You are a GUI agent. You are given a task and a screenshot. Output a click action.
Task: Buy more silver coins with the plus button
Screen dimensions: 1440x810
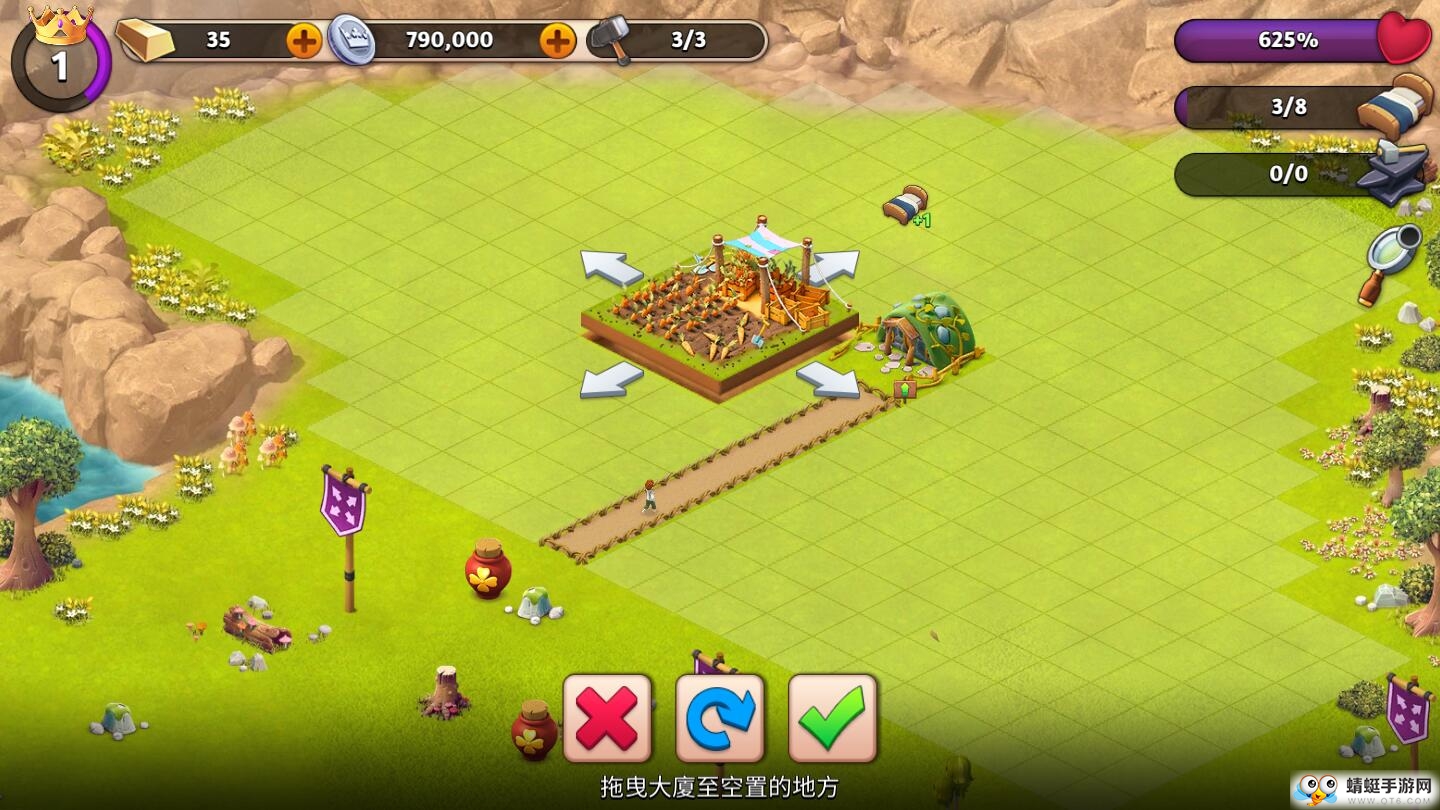(x=557, y=41)
